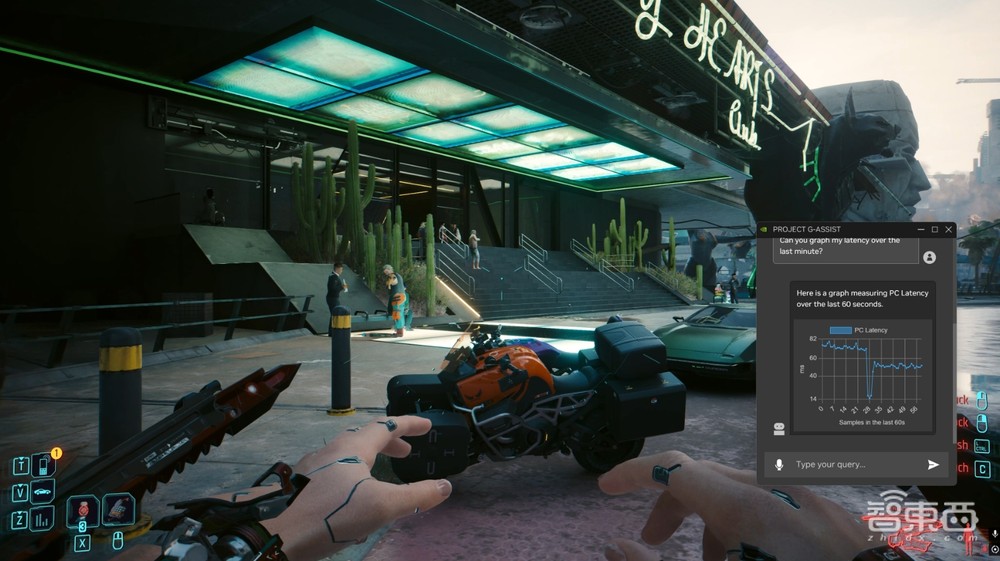The width and height of the screenshot is (1000, 561).
Task: Open the phone icon with notification badge
Action: [42, 465]
